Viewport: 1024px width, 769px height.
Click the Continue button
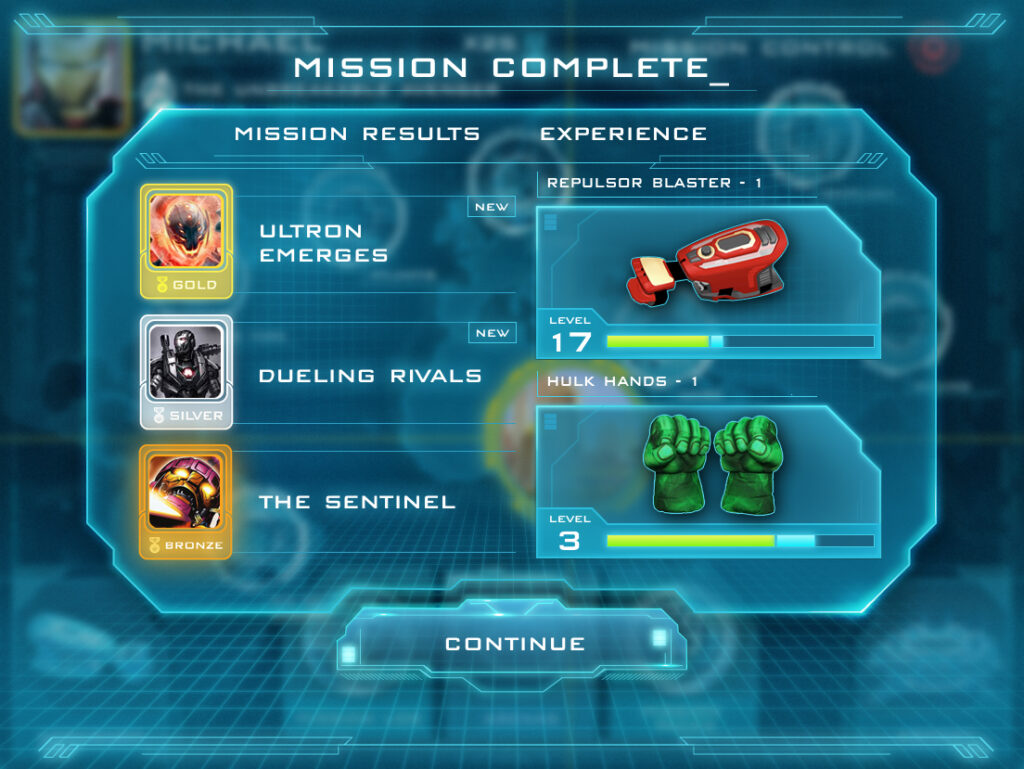click(514, 644)
